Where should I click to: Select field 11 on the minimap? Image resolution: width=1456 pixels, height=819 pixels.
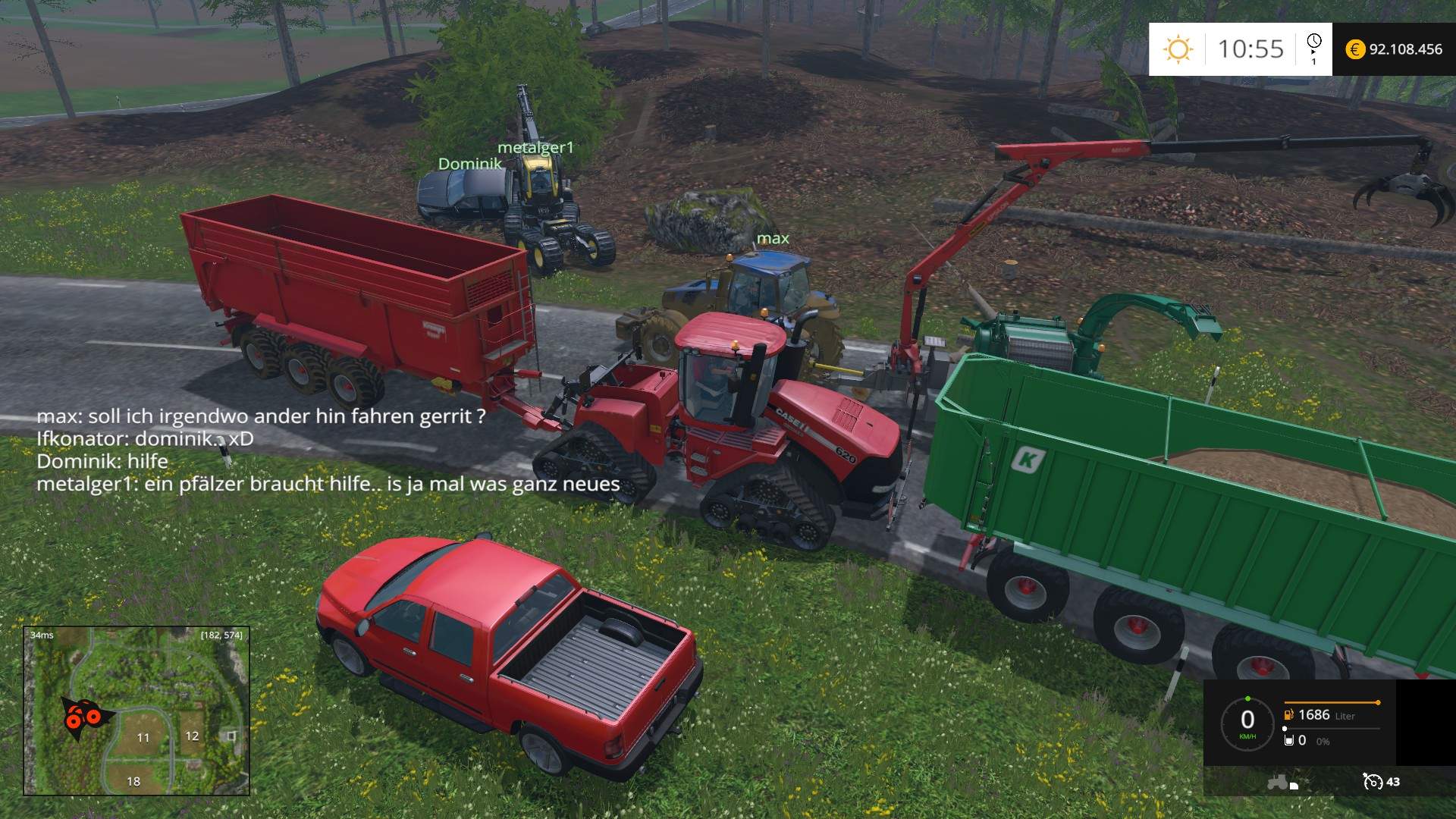coord(143,737)
